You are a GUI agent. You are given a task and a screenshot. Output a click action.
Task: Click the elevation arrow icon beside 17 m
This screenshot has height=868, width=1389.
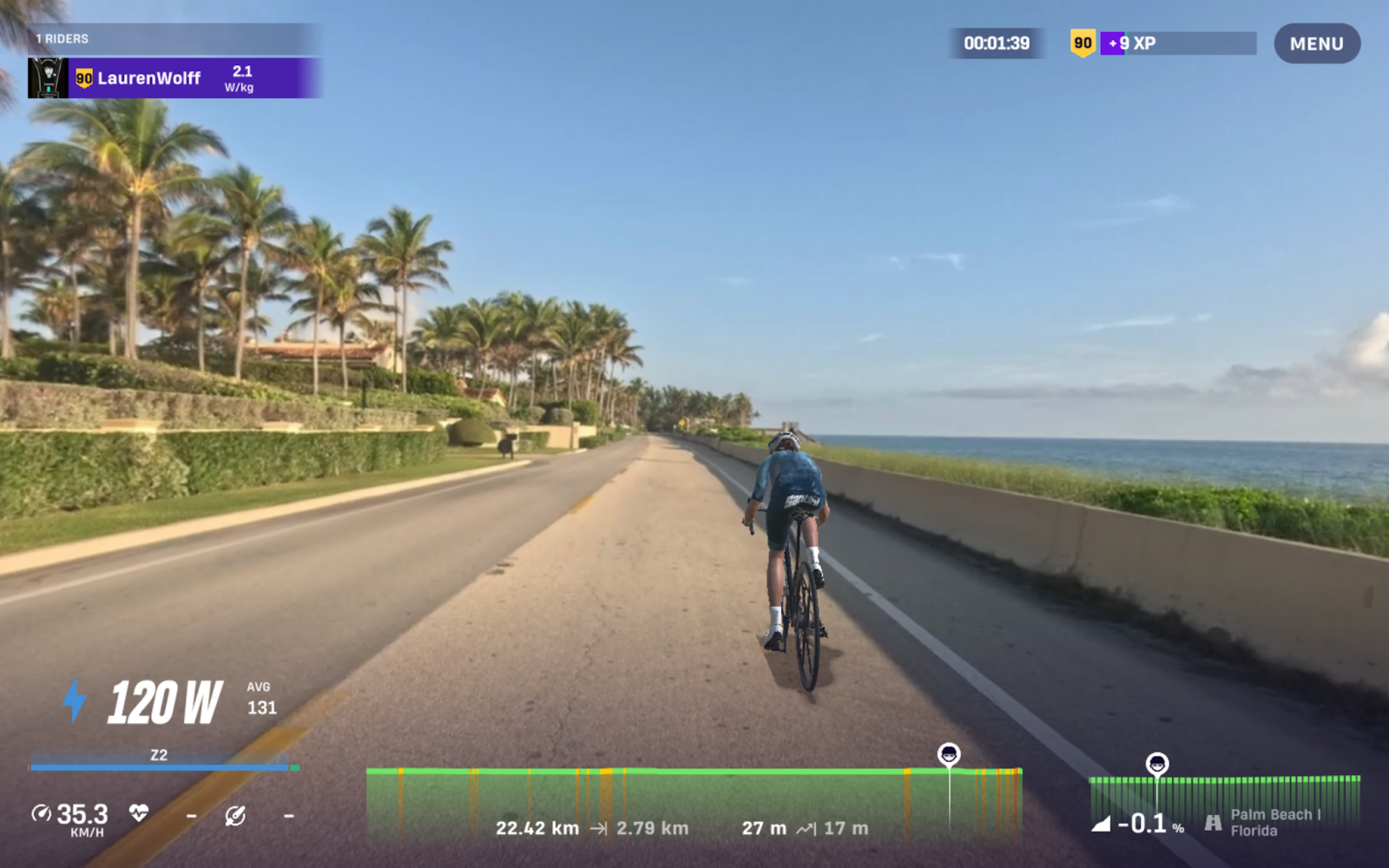click(x=806, y=828)
